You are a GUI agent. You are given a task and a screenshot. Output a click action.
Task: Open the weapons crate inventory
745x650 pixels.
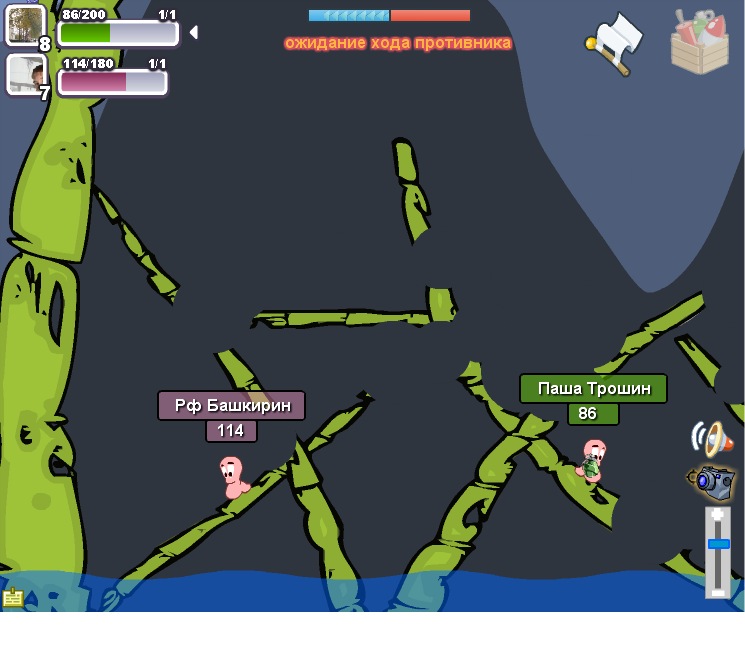coord(700,43)
